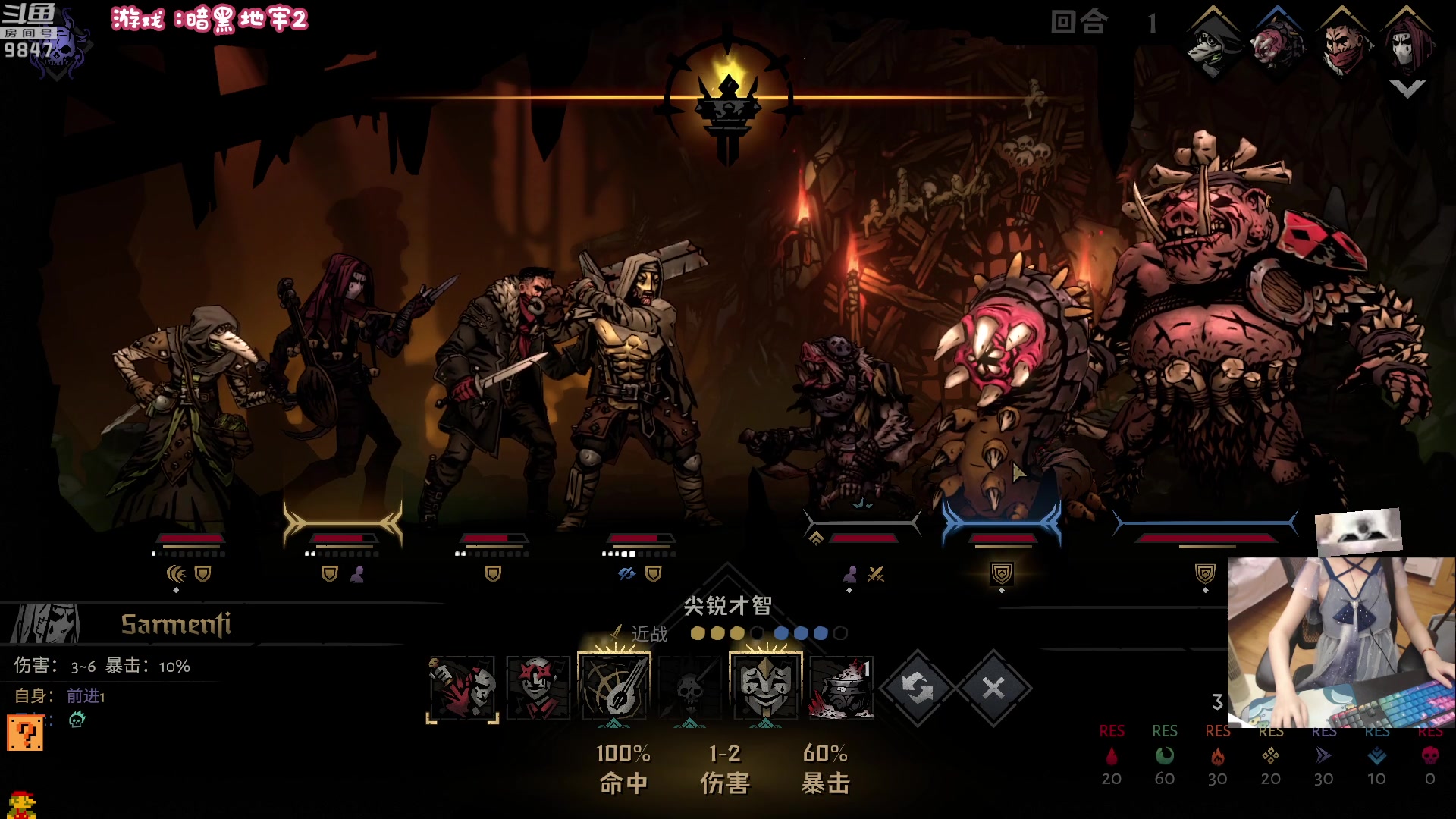Click the red-scarfed hero turn order portrait
1456x819 pixels.
pos(1343,45)
